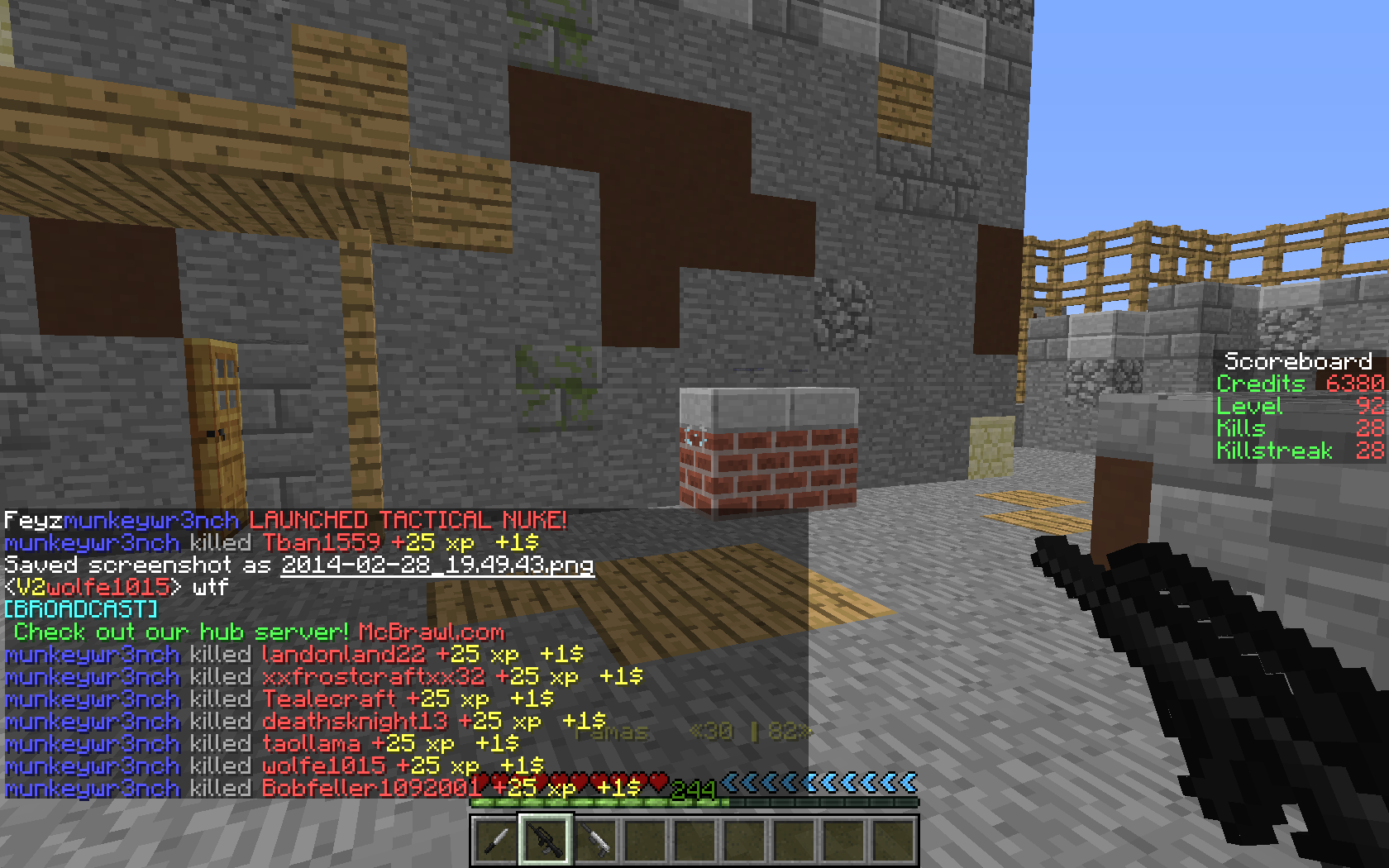Select the black assault rifle hotbar slot
The height and width of the screenshot is (868, 1389).
(545, 841)
